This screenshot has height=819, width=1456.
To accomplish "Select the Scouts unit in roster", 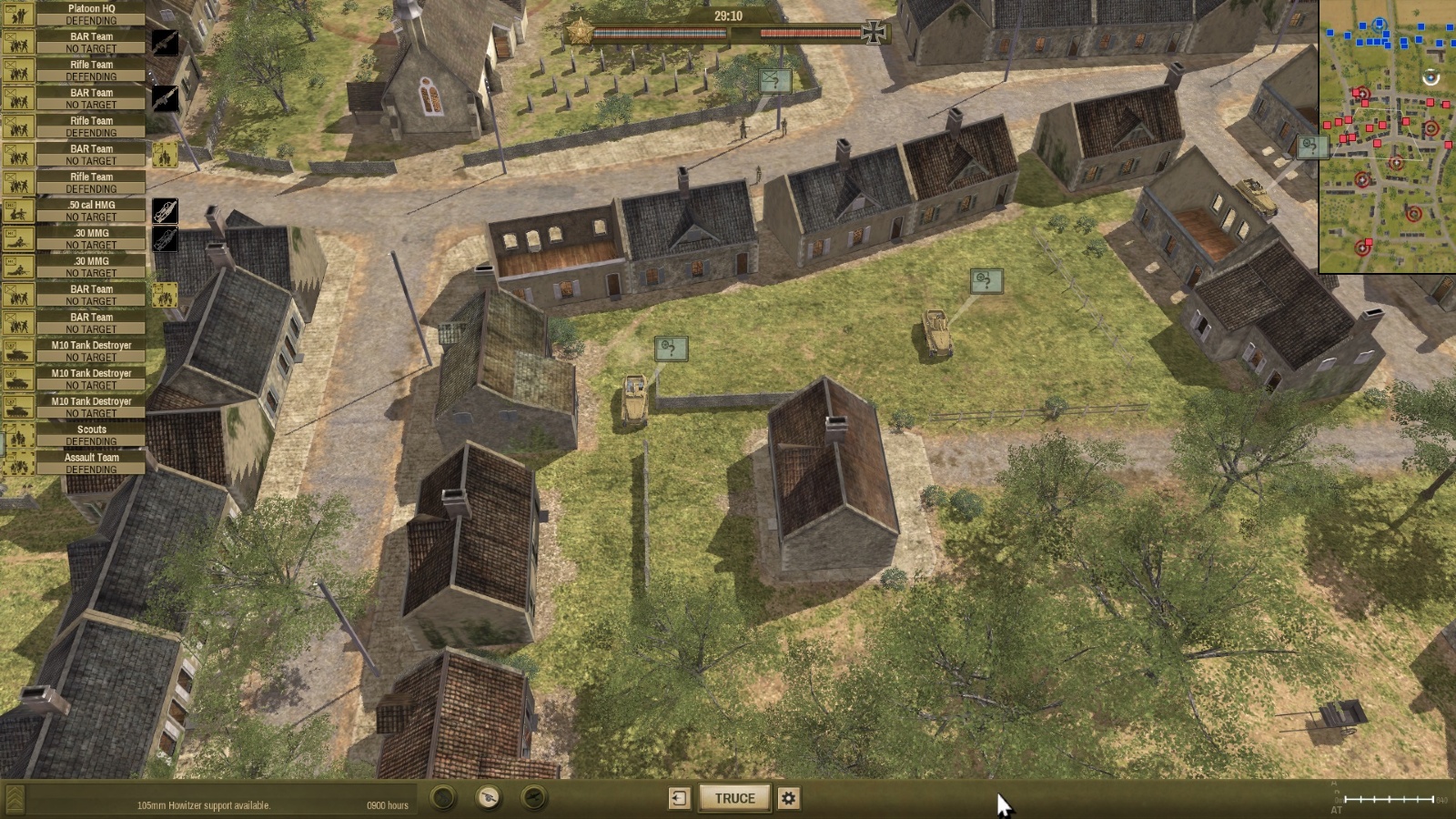I will coord(91,435).
